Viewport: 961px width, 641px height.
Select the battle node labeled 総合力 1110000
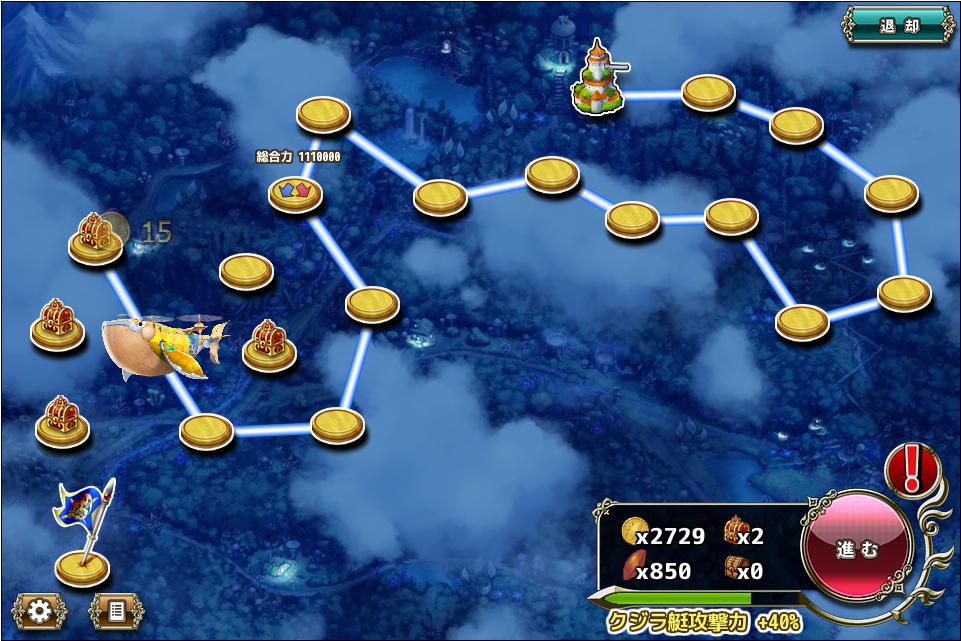tap(296, 191)
